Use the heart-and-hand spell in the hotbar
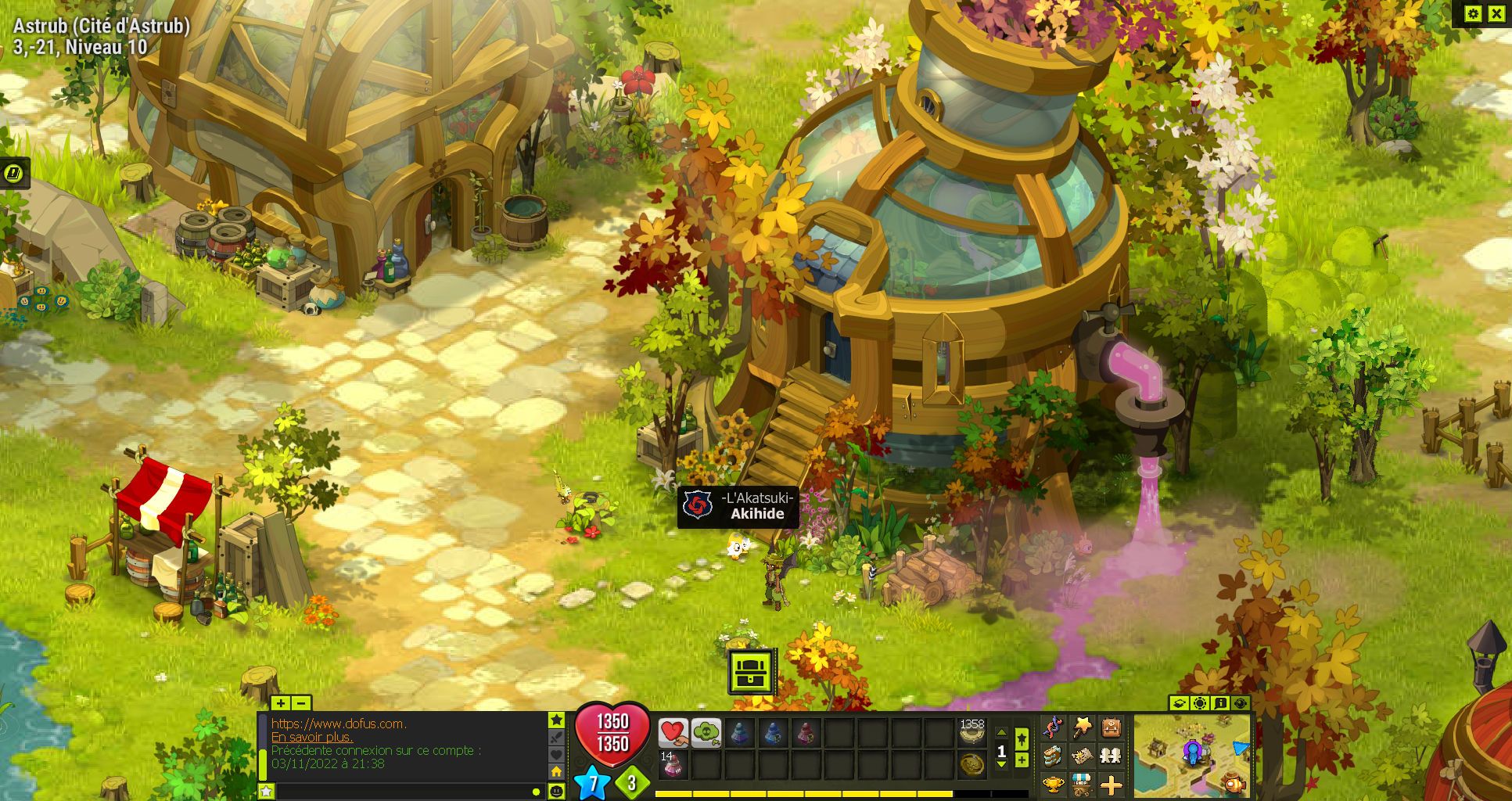Image resolution: width=1512 pixels, height=801 pixels. tap(673, 734)
